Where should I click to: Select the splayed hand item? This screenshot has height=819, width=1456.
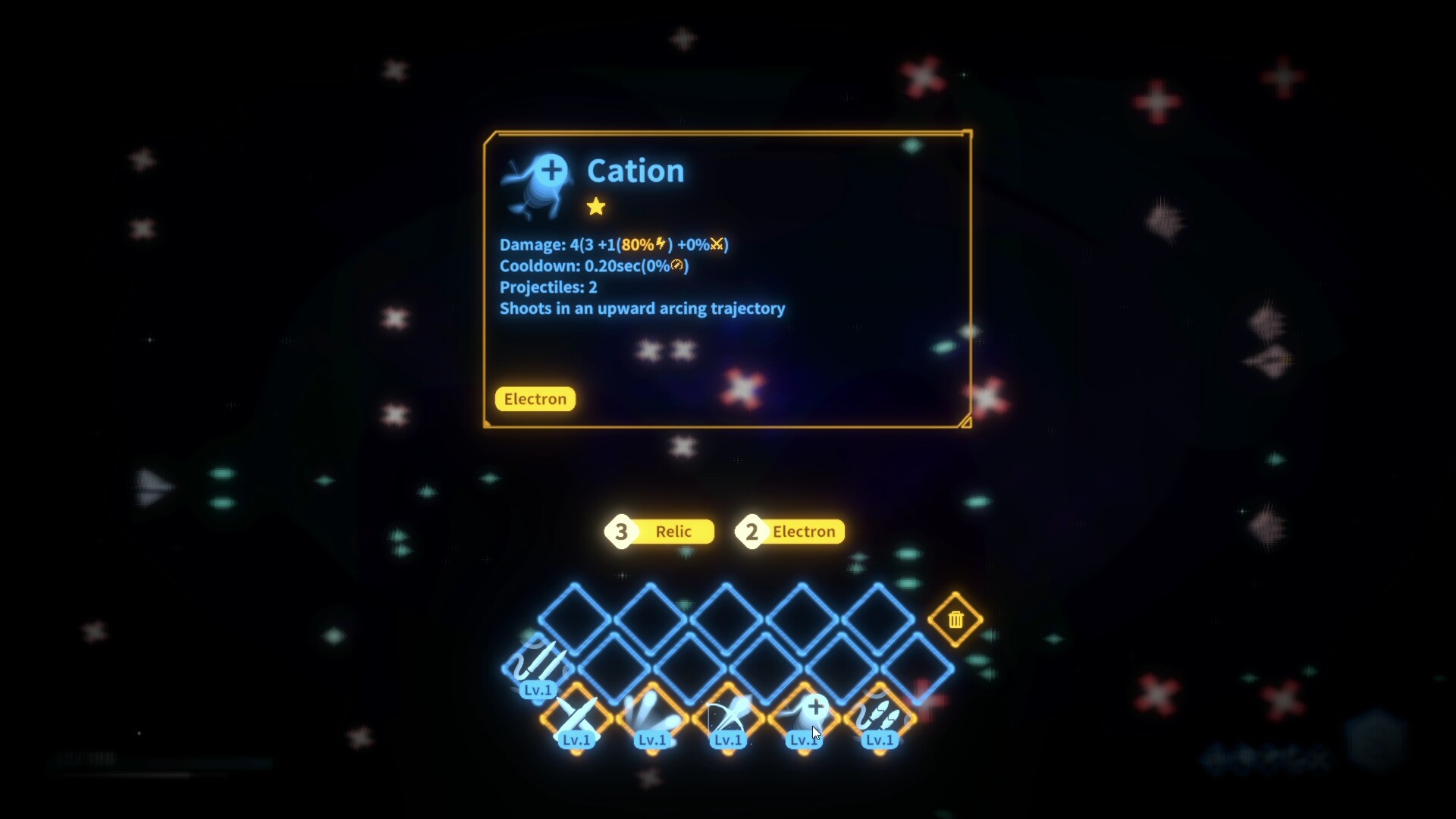tap(652, 717)
